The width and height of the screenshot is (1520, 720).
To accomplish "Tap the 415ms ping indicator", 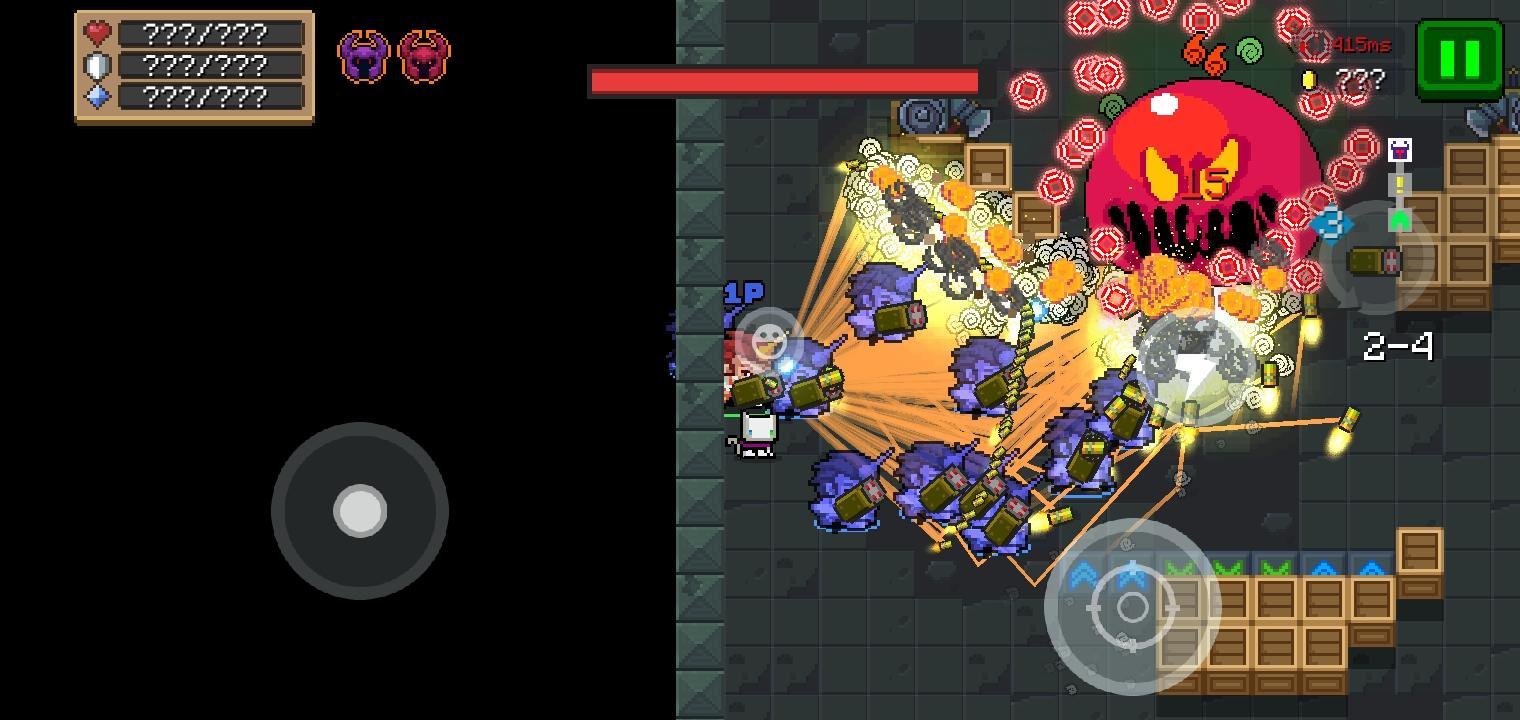I will tap(1362, 44).
